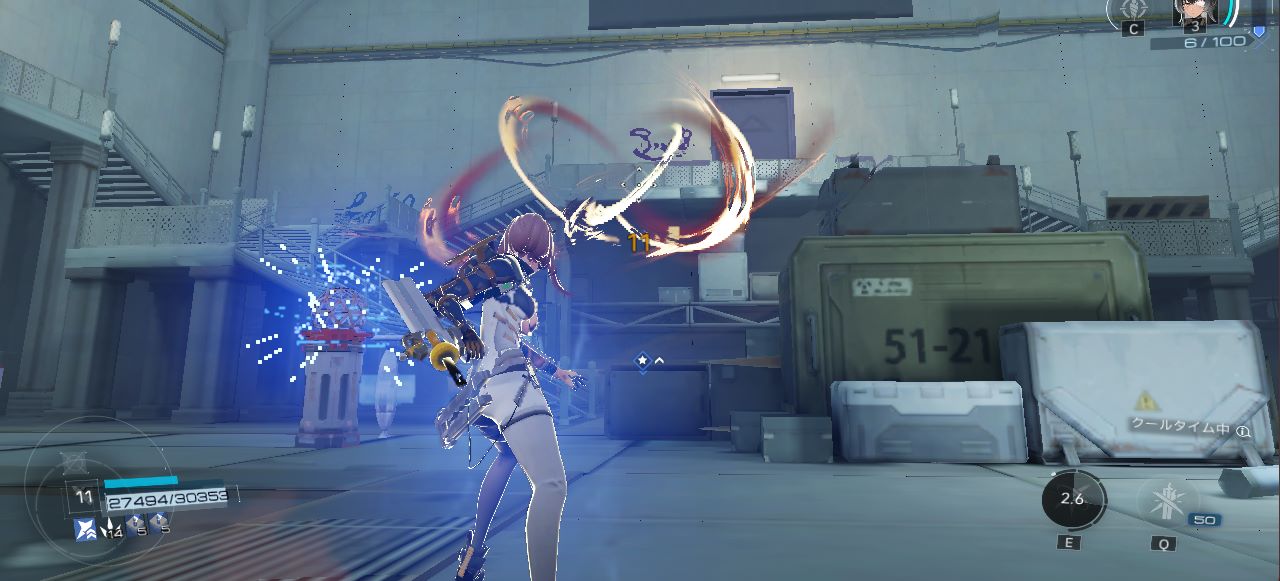Image resolution: width=1280 pixels, height=581 pixels.
Task: Use the grenade target ability icon
Action: coord(1133,8)
